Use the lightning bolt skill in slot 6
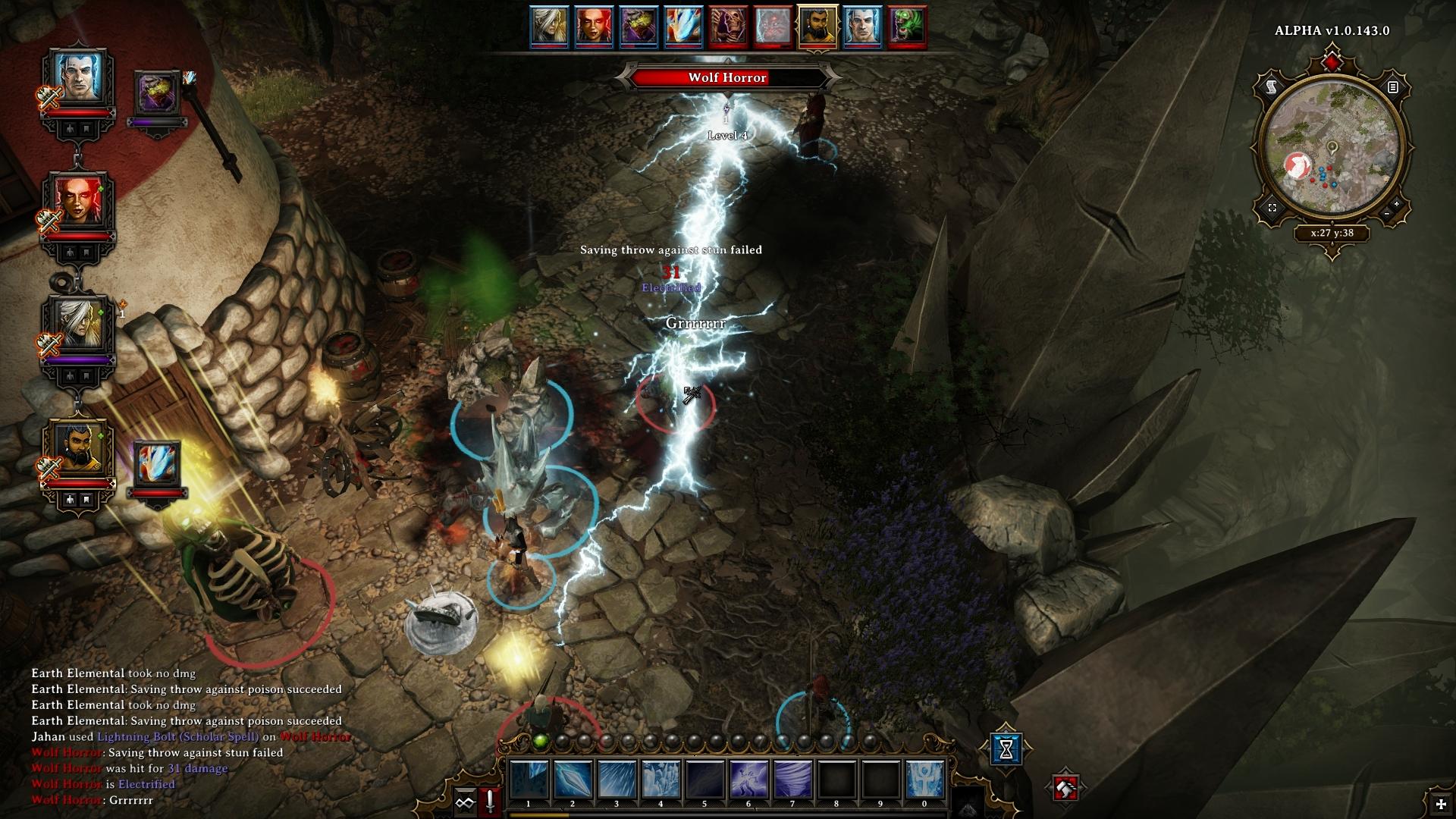The width and height of the screenshot is (1456, 819). click(748, 780)
